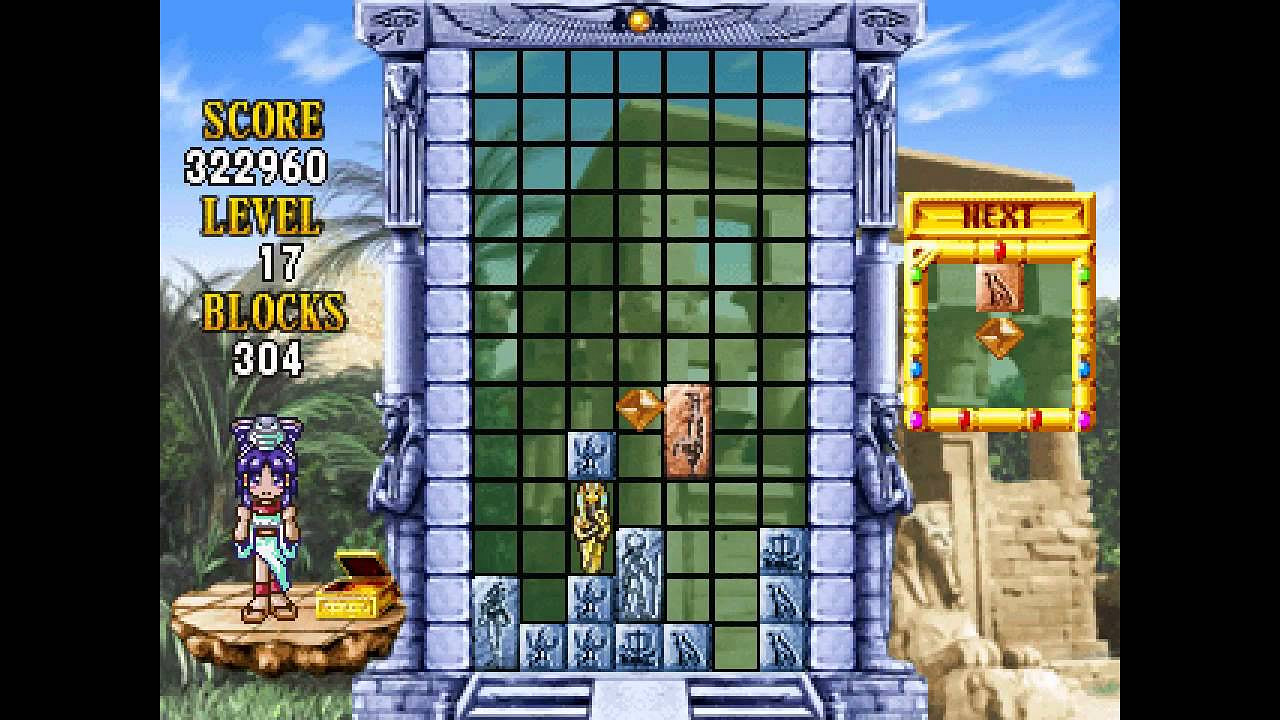Click the gem shown in the NEXT preview
This screenshot has width=1280, height=720.
point(999,334)
